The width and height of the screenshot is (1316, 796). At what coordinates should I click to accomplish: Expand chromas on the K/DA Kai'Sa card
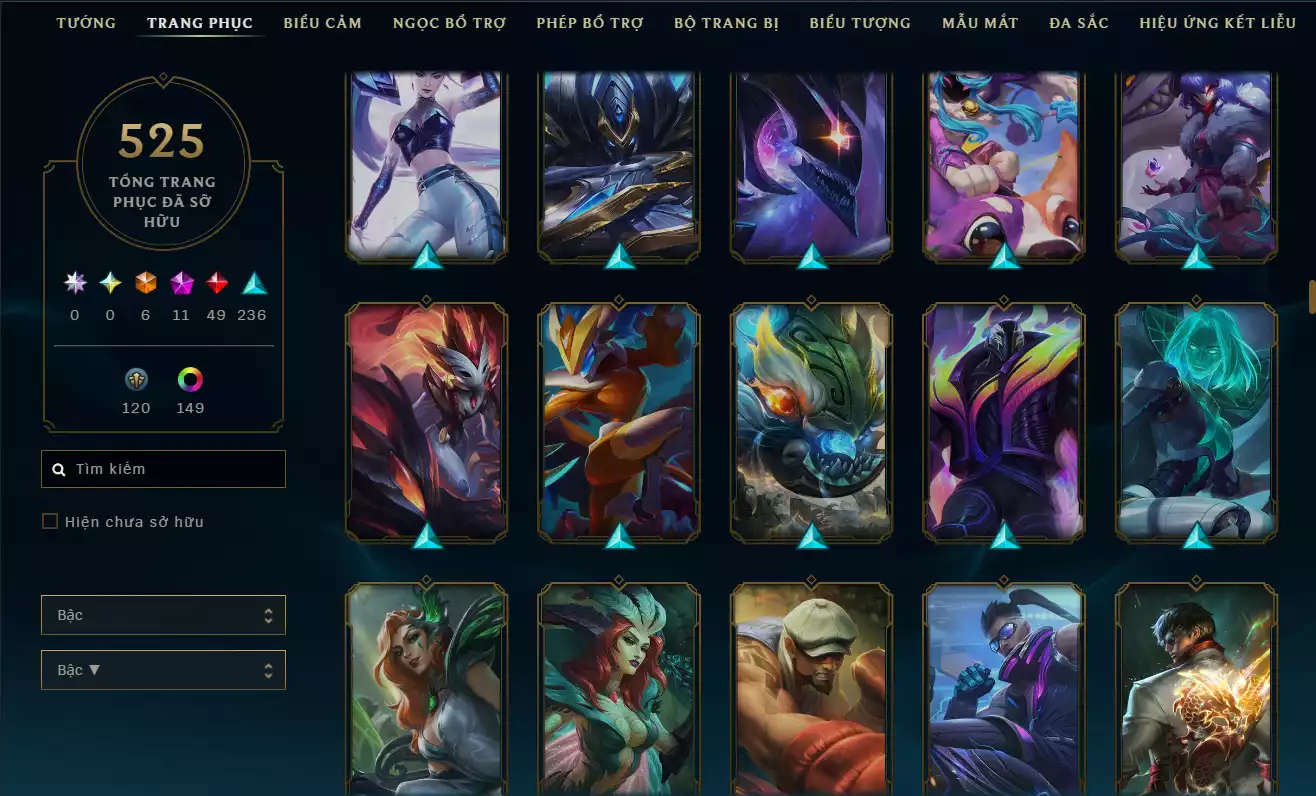click(426, 256)
